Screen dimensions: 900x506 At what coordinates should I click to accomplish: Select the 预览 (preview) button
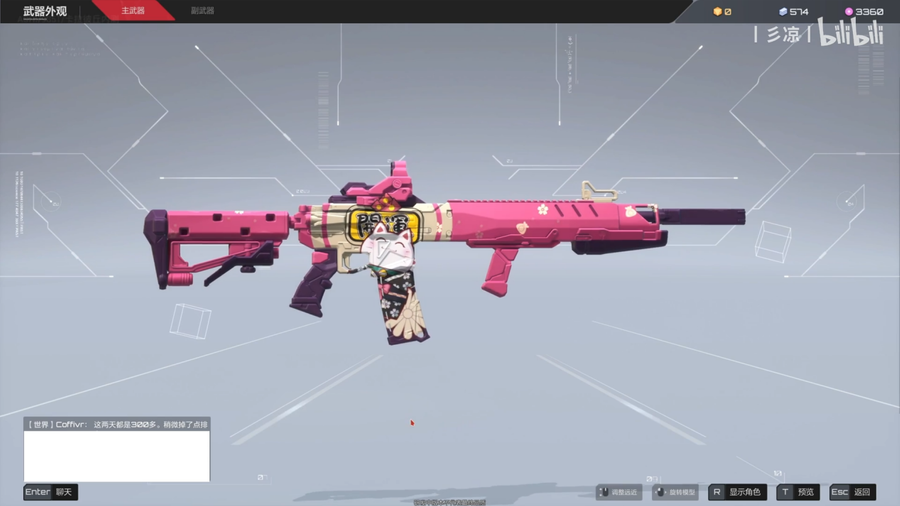click(x=798, y=492)
